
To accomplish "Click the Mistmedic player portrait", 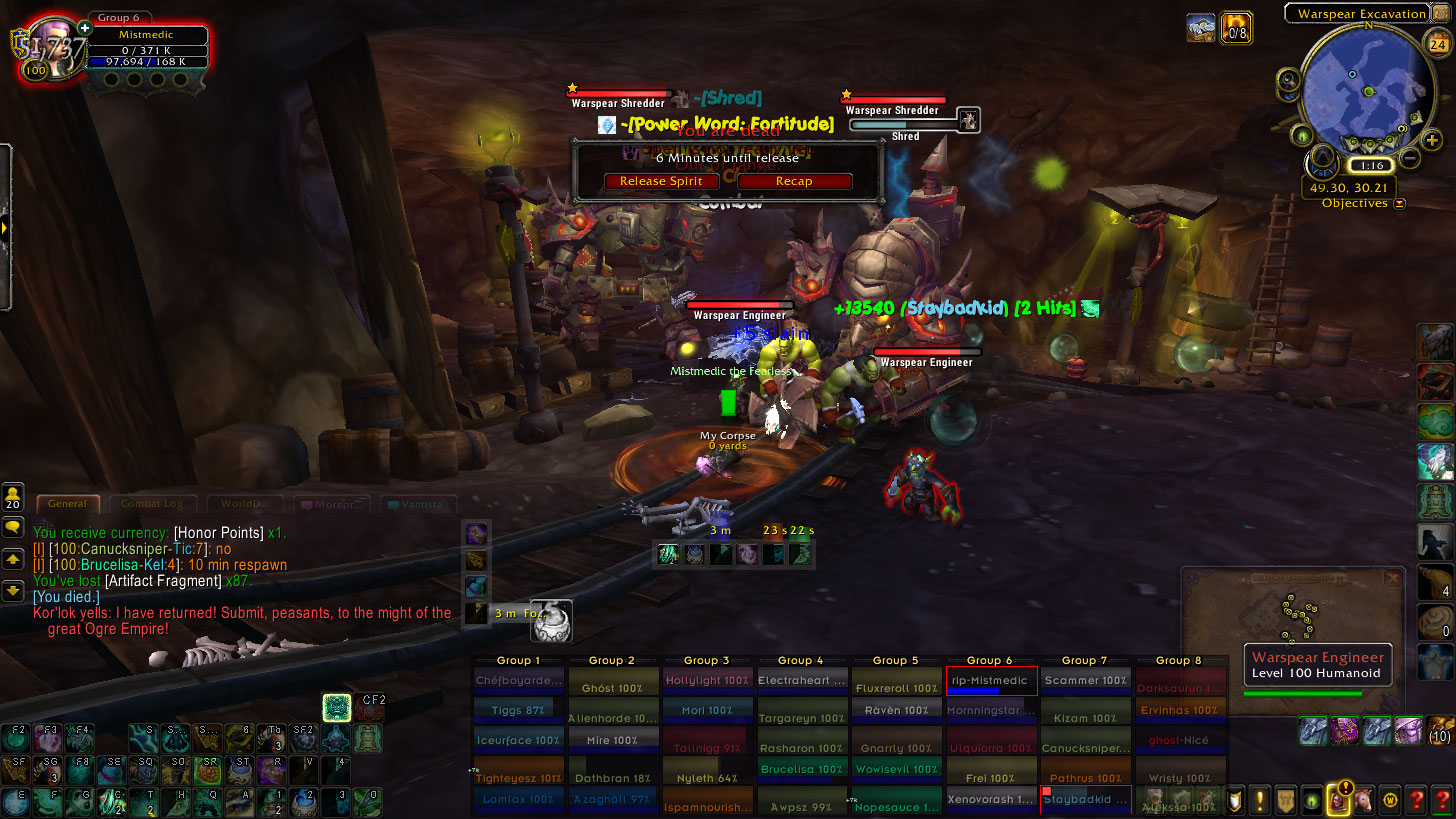I will click(x=56, y=50).
